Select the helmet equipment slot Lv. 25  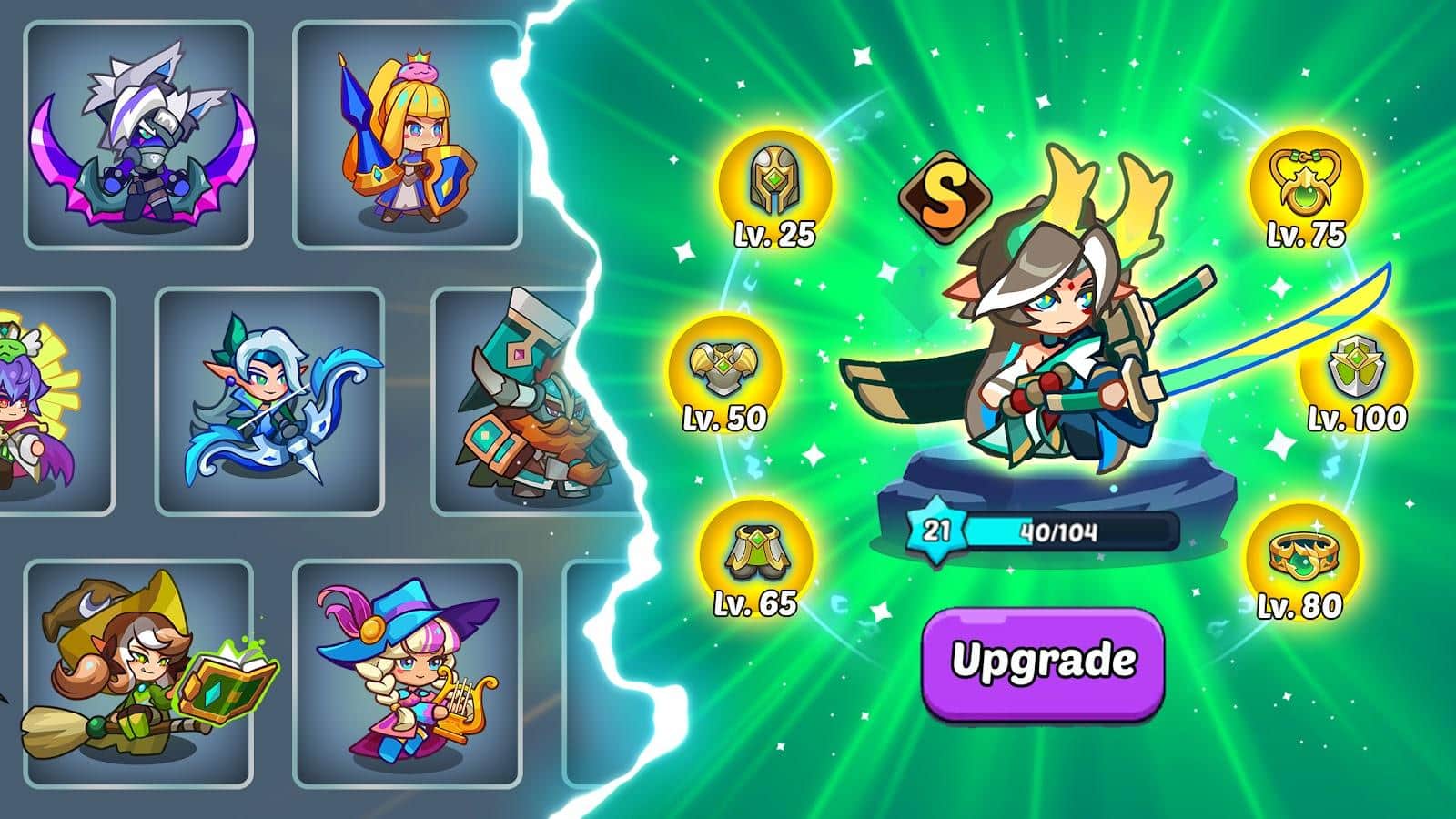774,185
